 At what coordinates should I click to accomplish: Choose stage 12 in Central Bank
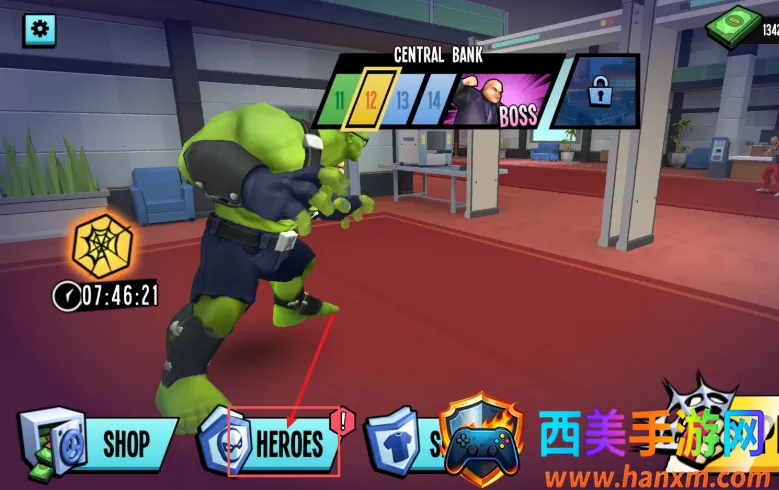(x=370, y=100)
